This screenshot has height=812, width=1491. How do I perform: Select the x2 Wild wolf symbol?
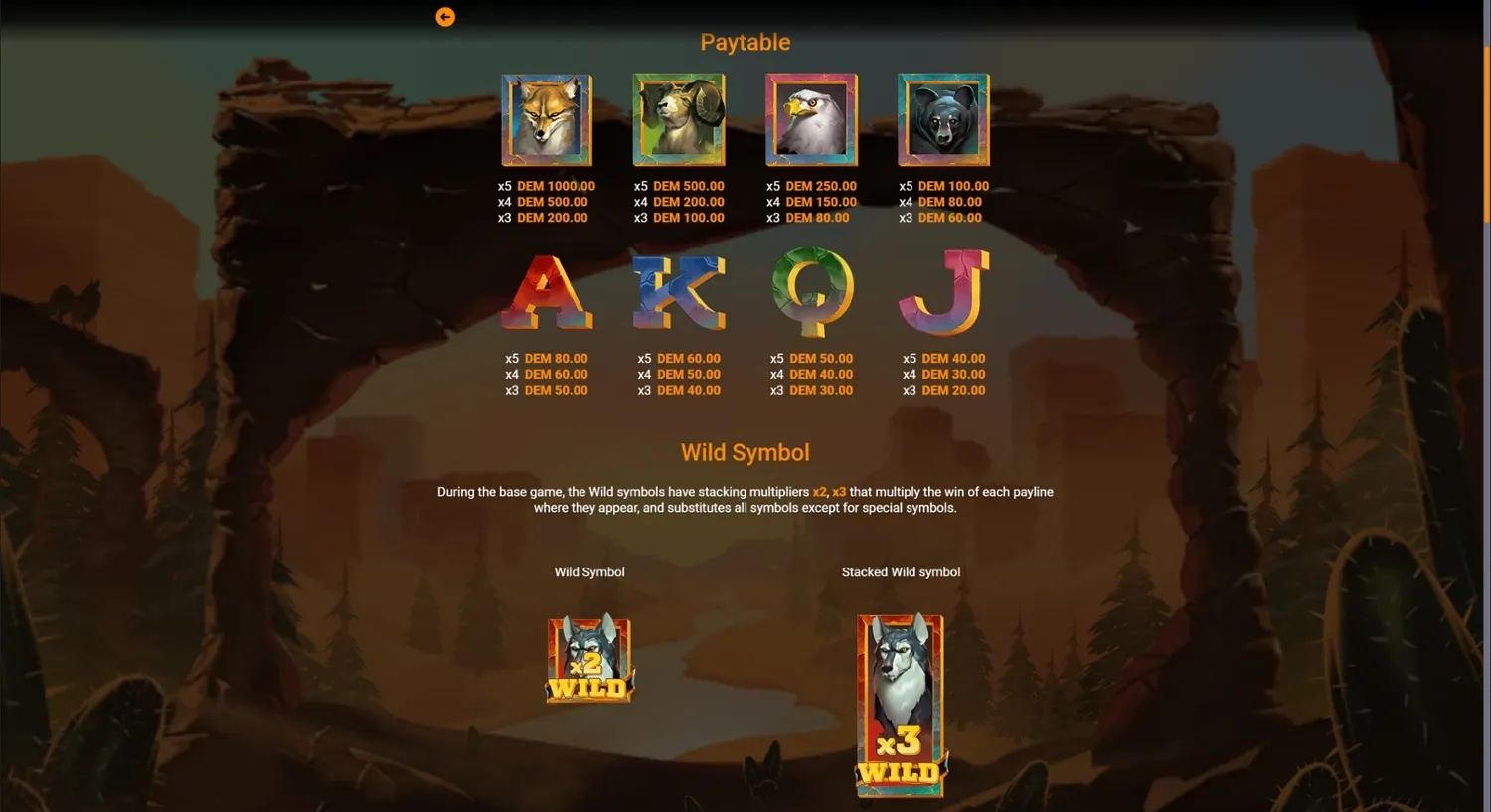coord(588,659)
